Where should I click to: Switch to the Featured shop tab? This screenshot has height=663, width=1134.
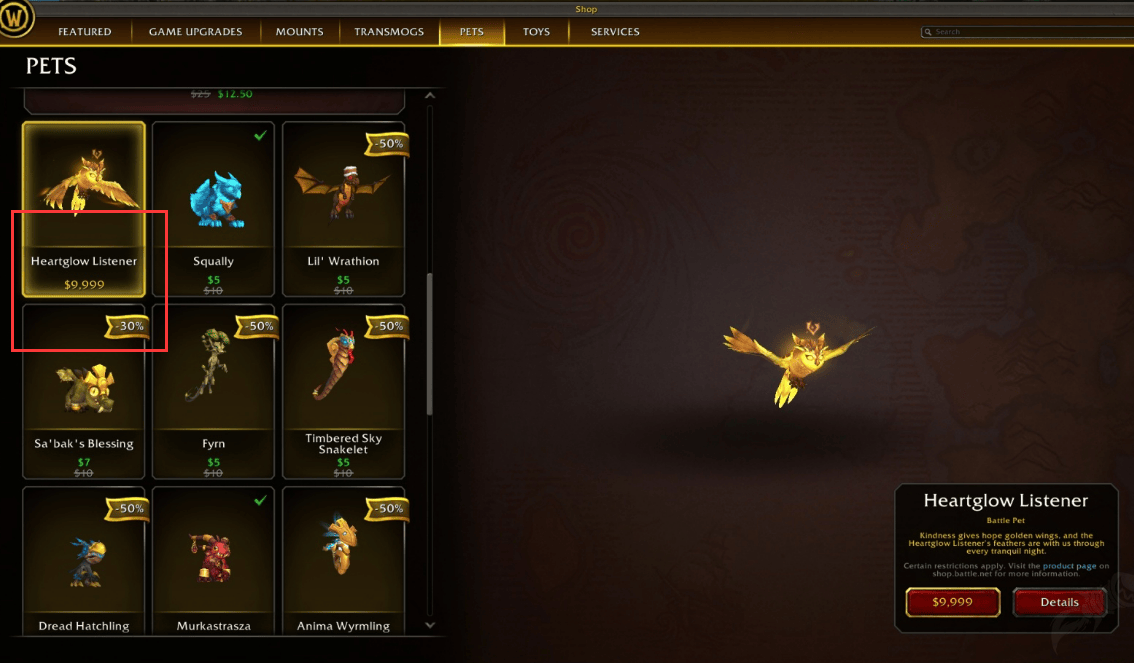click(x=84, y=32)
